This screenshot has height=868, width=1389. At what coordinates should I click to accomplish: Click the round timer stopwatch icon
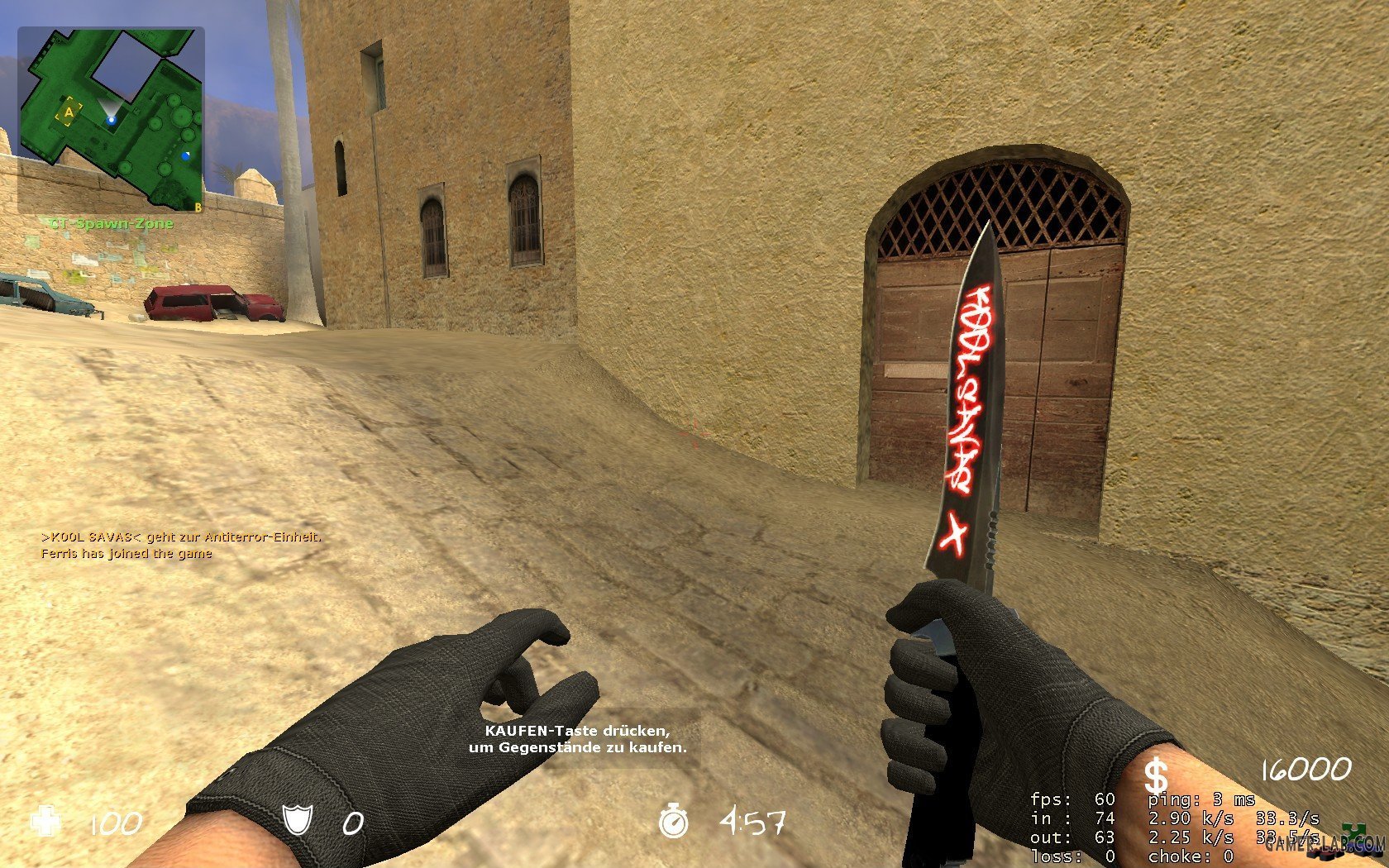click(673, 821)
